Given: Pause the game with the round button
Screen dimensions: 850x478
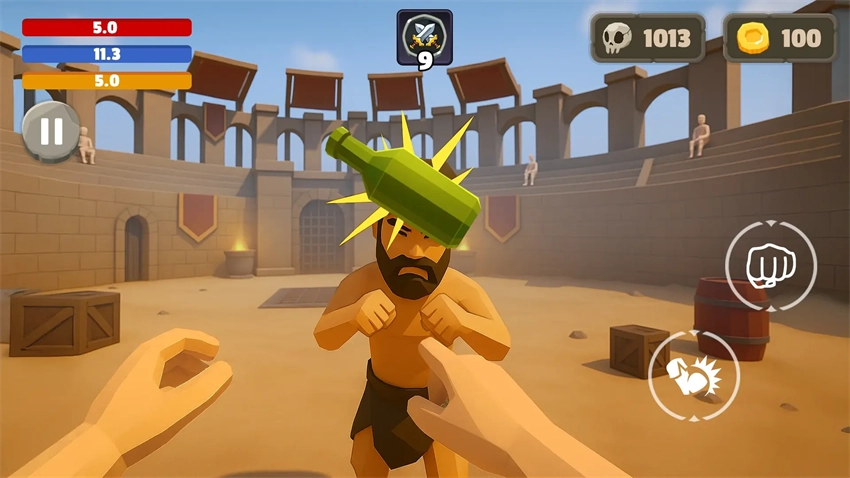Looking at the screenshot, I should click(x=51, y=131).
